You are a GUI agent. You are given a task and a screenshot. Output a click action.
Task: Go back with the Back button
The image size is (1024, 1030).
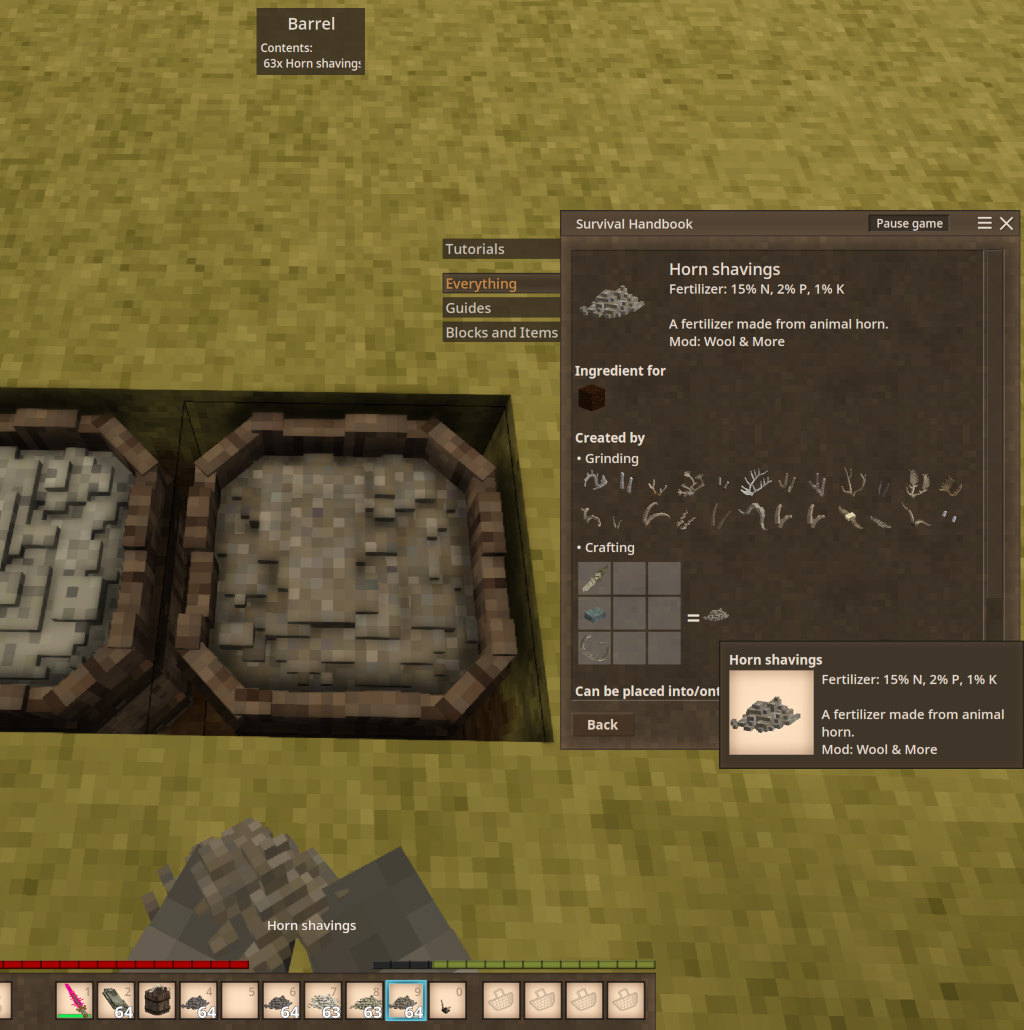click(602, 725)
